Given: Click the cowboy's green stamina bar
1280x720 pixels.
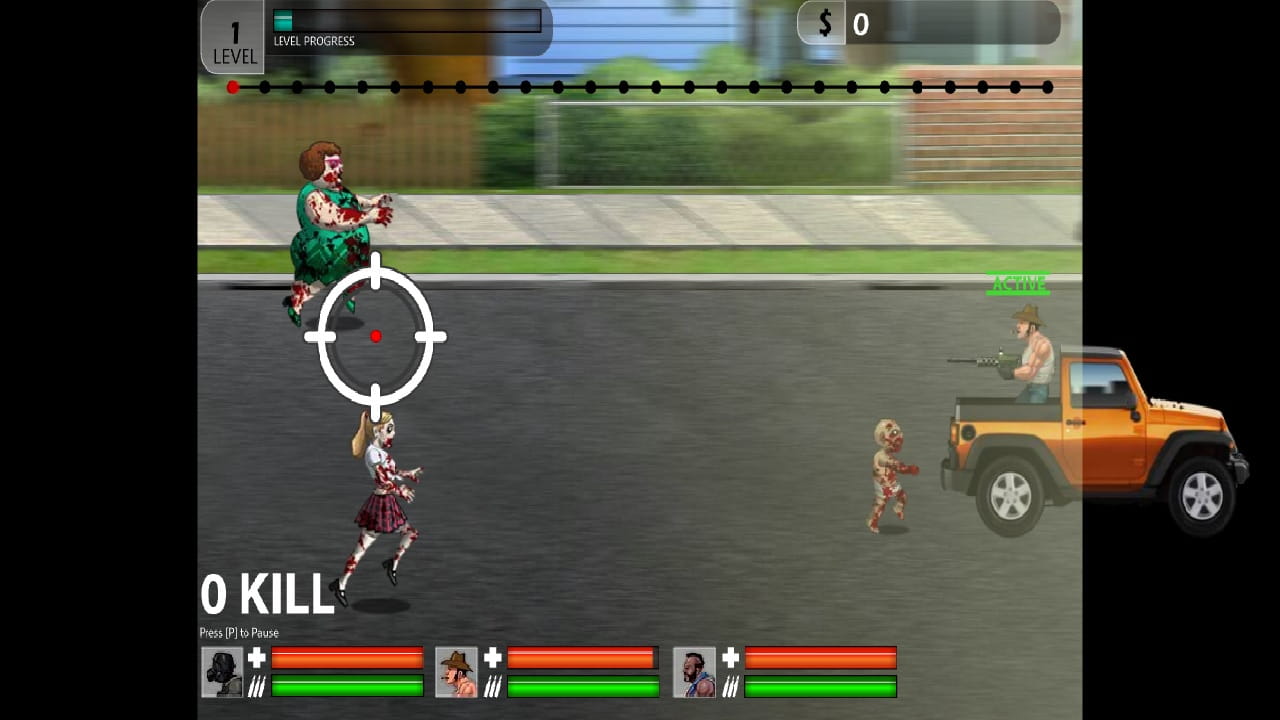Looking at the screenshot, I should tap(583, 687).
